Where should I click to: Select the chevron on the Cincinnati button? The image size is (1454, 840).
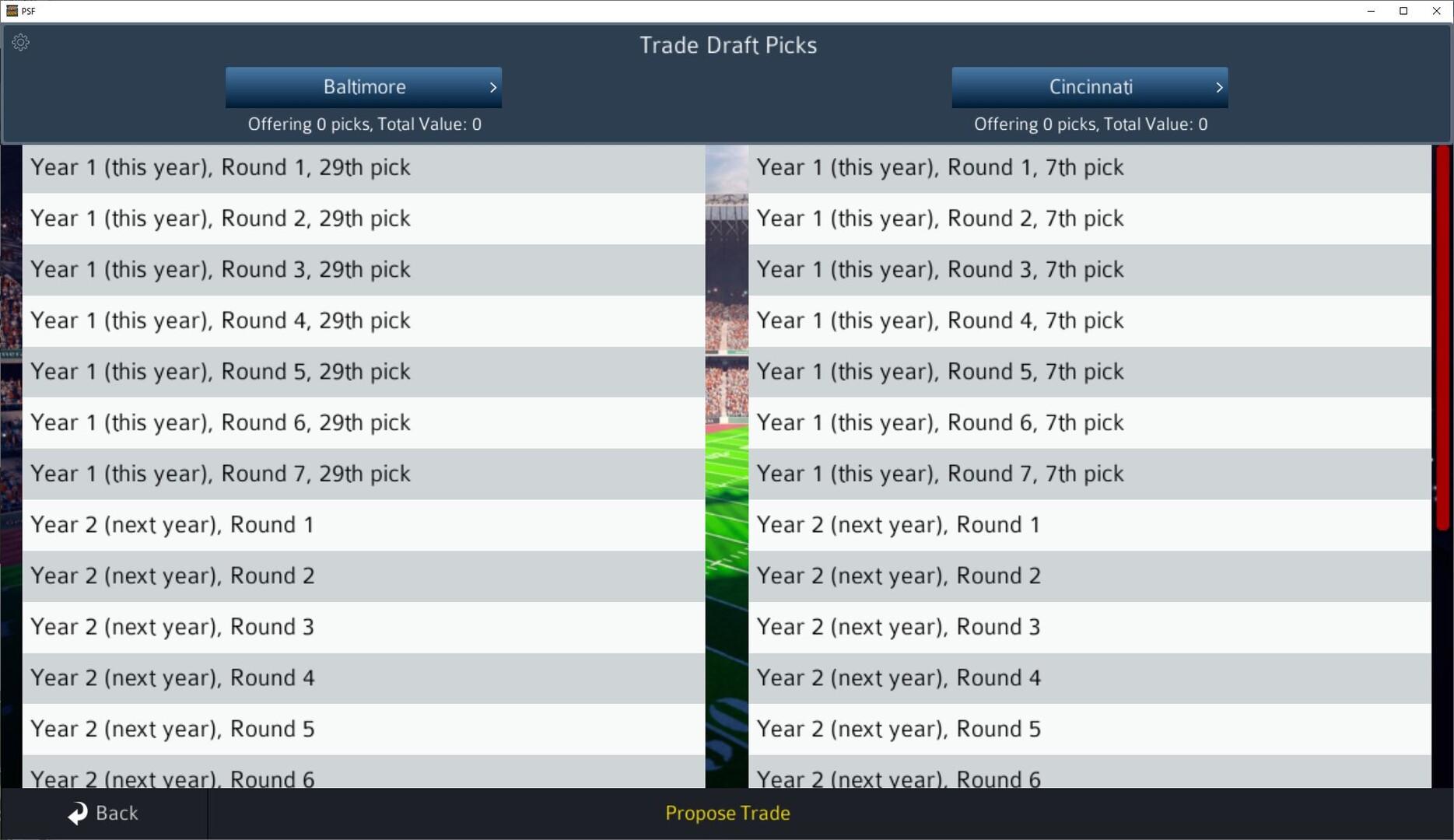pos(1218,87)
